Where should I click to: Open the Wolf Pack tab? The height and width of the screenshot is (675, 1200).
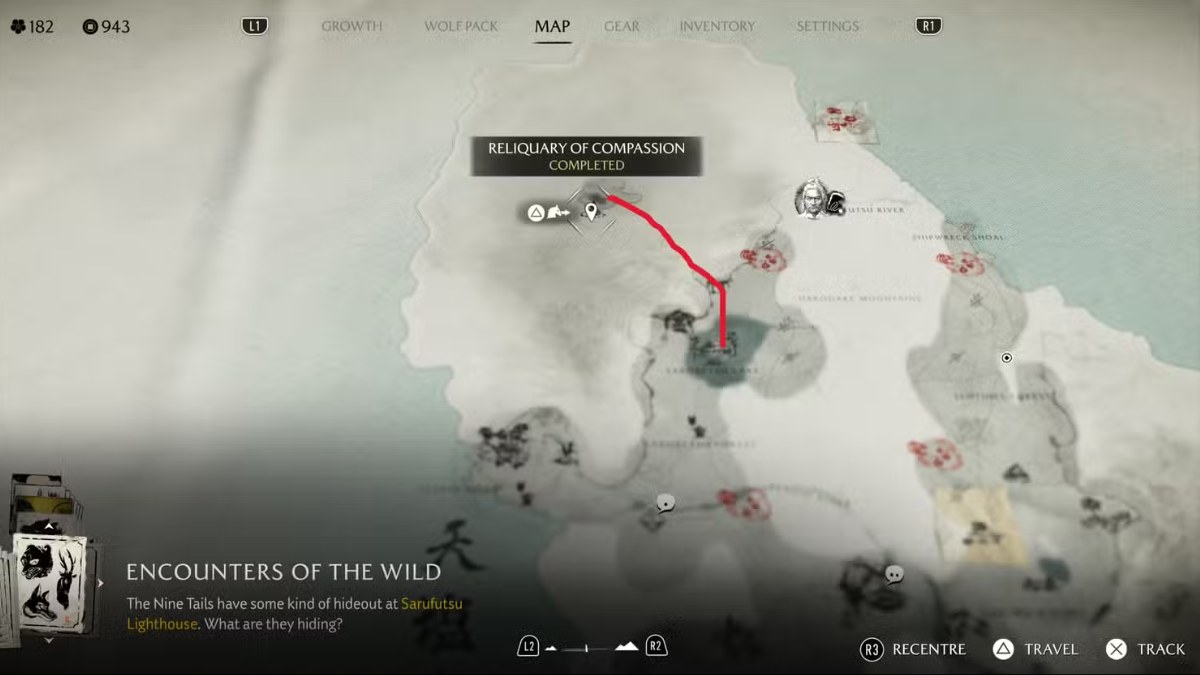(460, 26)
